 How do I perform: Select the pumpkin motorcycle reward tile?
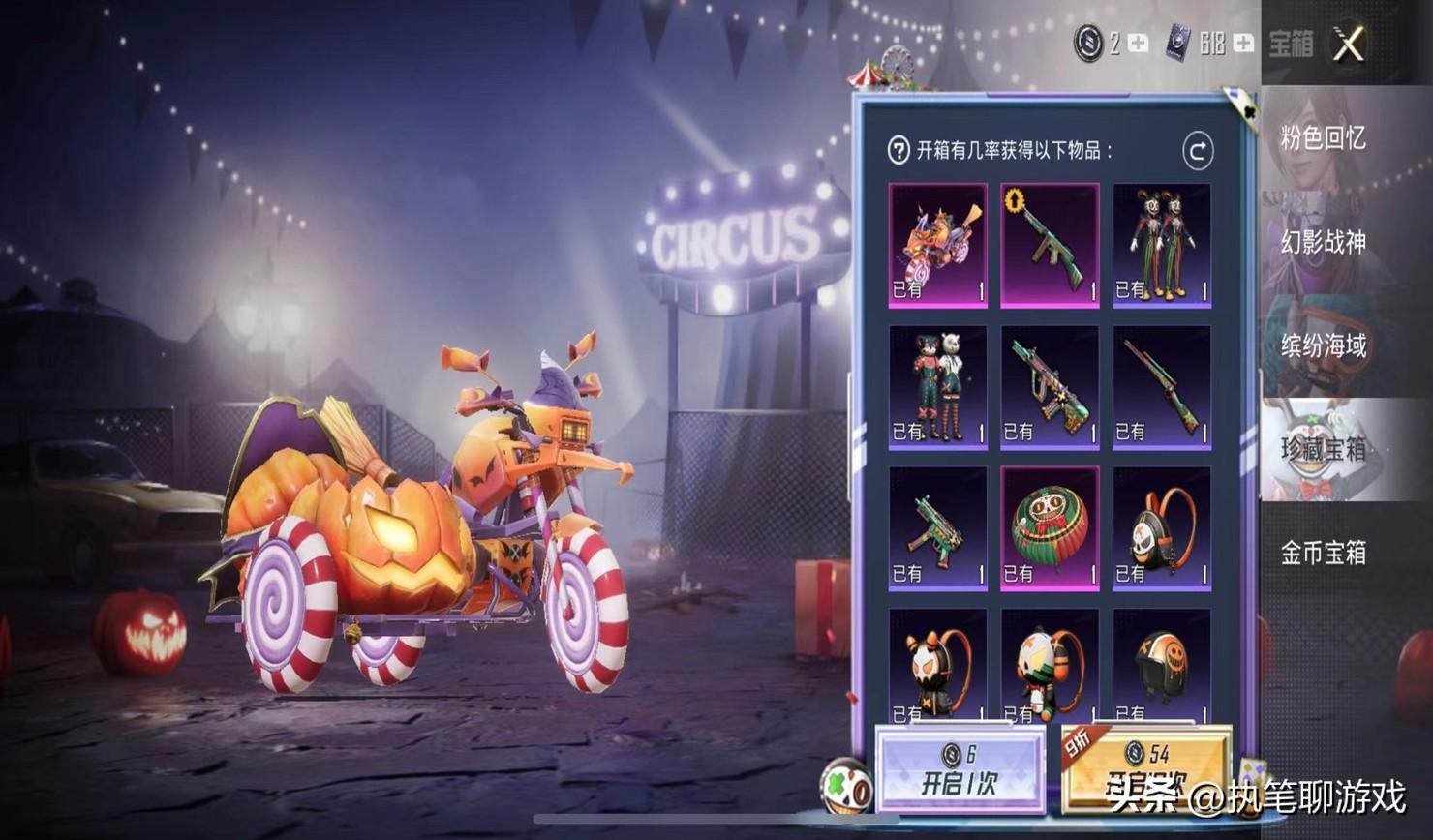coord(937,245)
